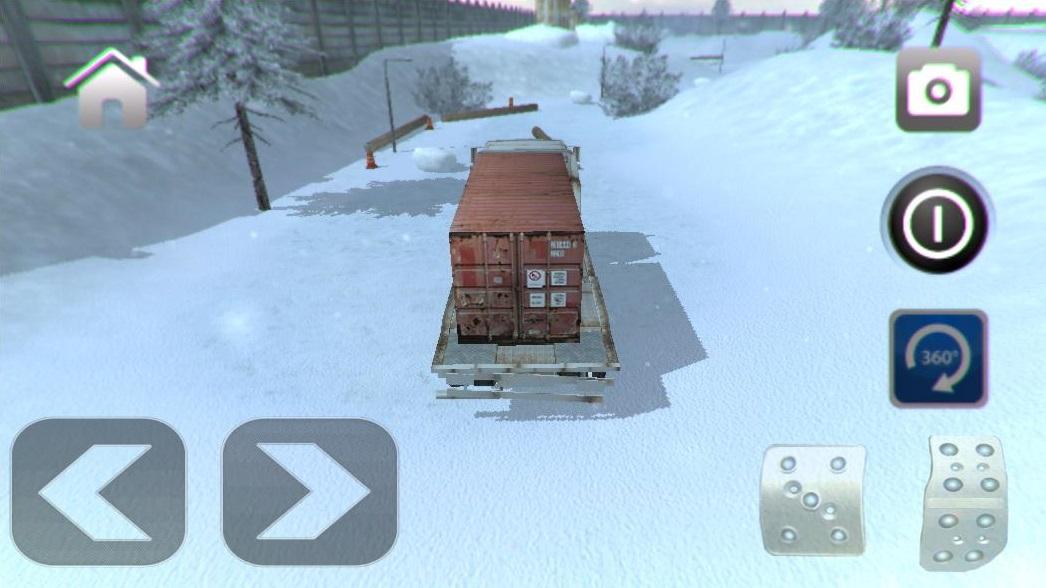Screen dimensions: 1046x588
Task: Steer the truck right
Action: pyautogui.click(x=309, y=491)
